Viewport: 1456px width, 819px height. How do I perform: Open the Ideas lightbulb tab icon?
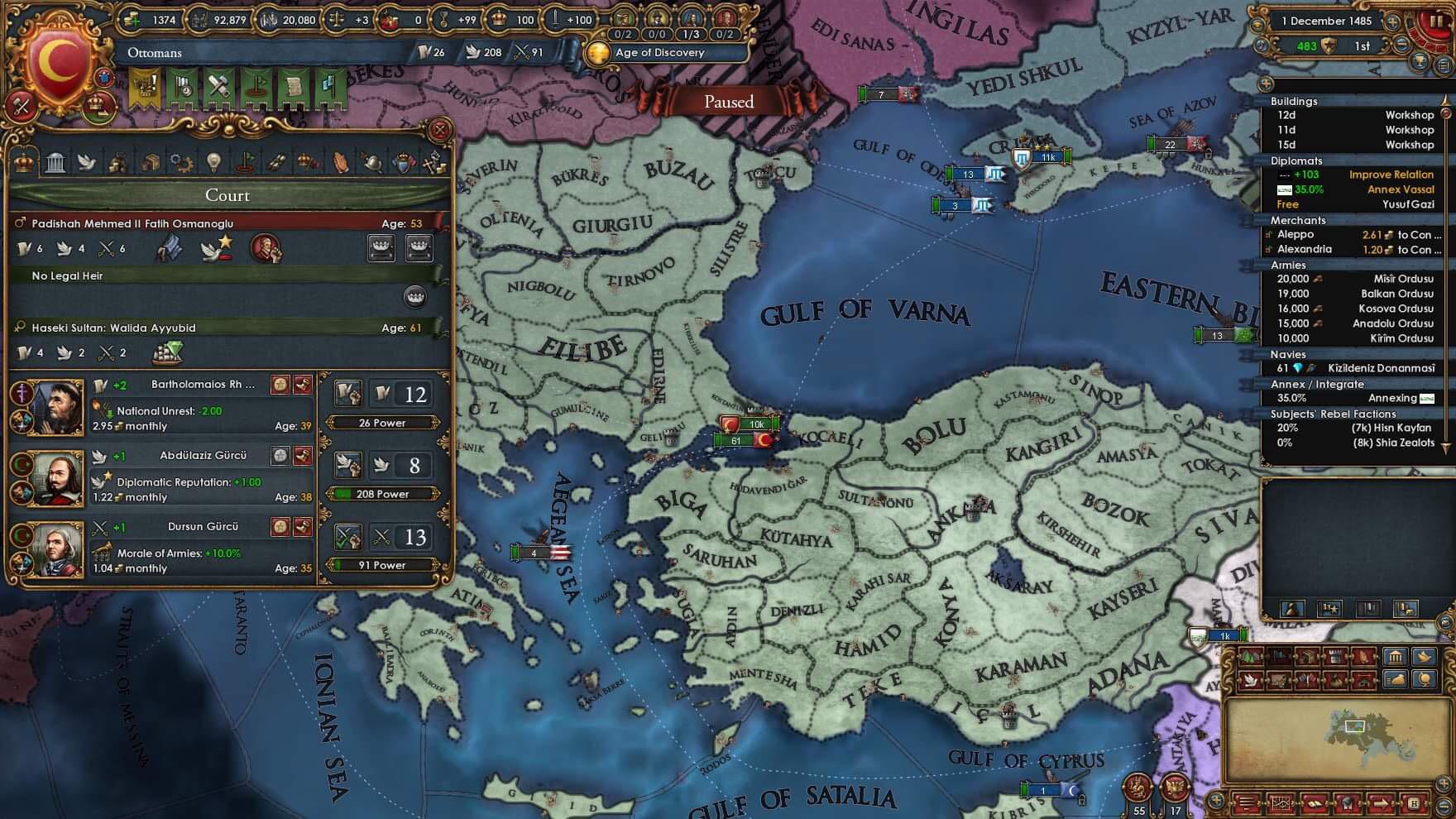pos(213,163)
